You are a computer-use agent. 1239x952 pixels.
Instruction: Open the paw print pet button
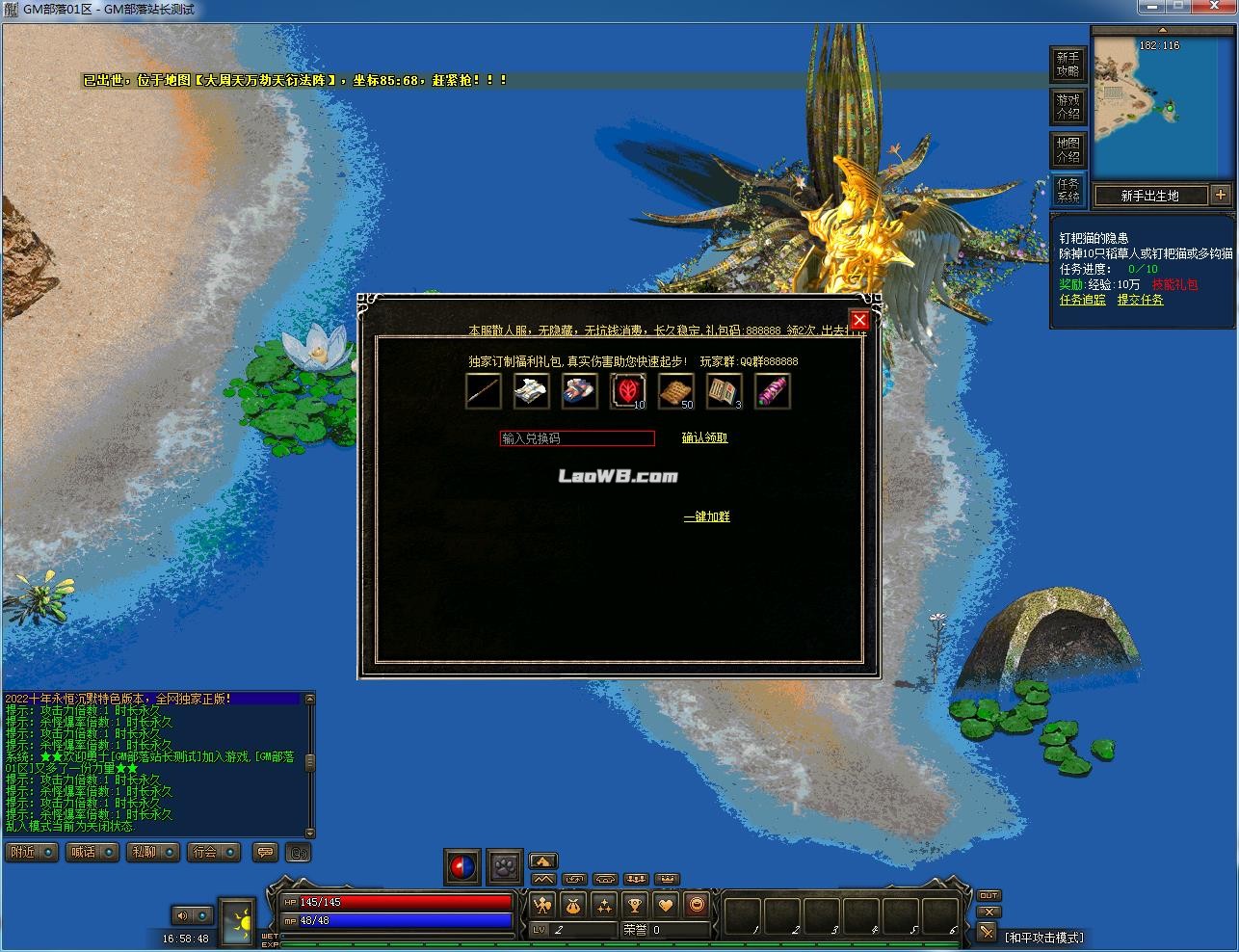point(504,867)
